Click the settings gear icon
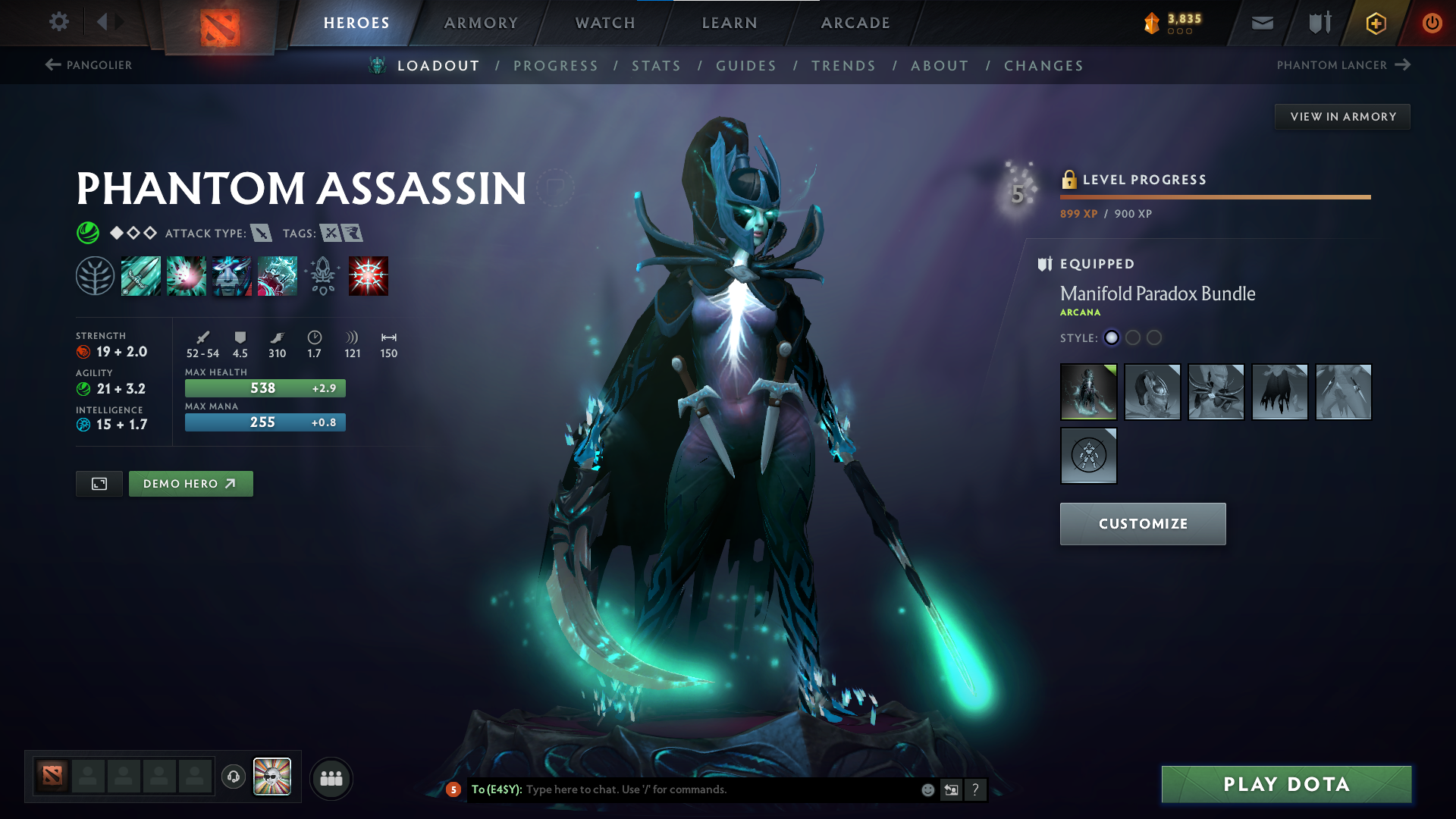 [x=58, y=23]
